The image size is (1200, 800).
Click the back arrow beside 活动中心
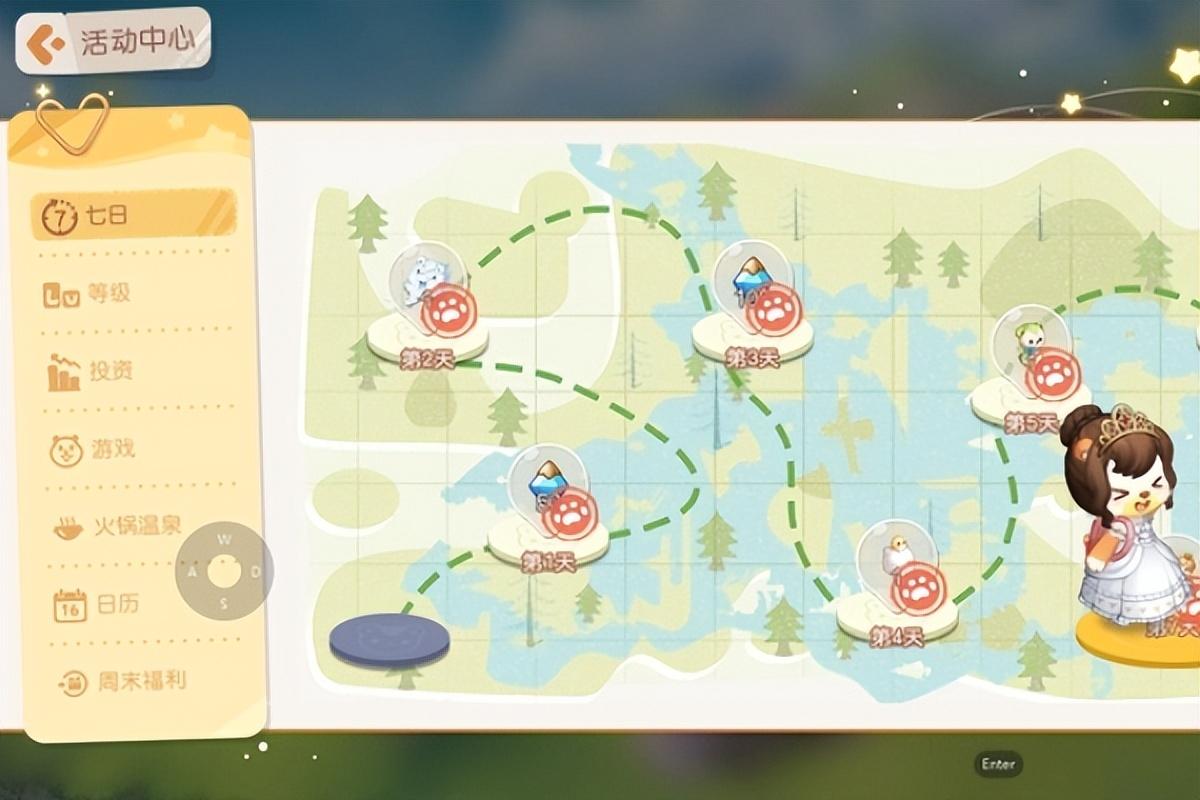(x=43, y=44)
